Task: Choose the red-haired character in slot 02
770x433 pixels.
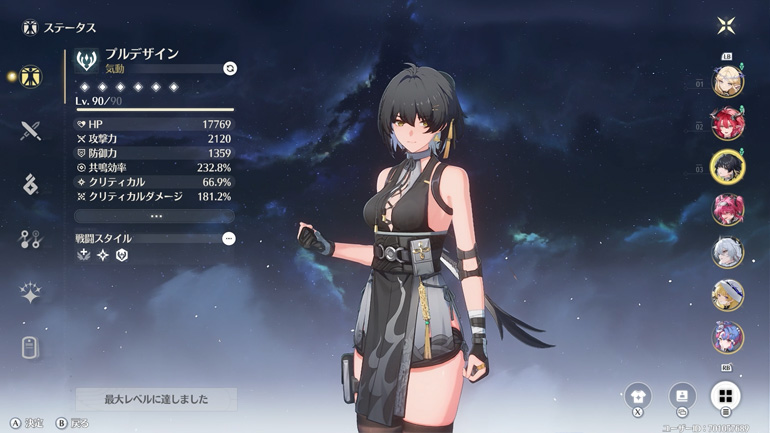Action: coord(727,124)
